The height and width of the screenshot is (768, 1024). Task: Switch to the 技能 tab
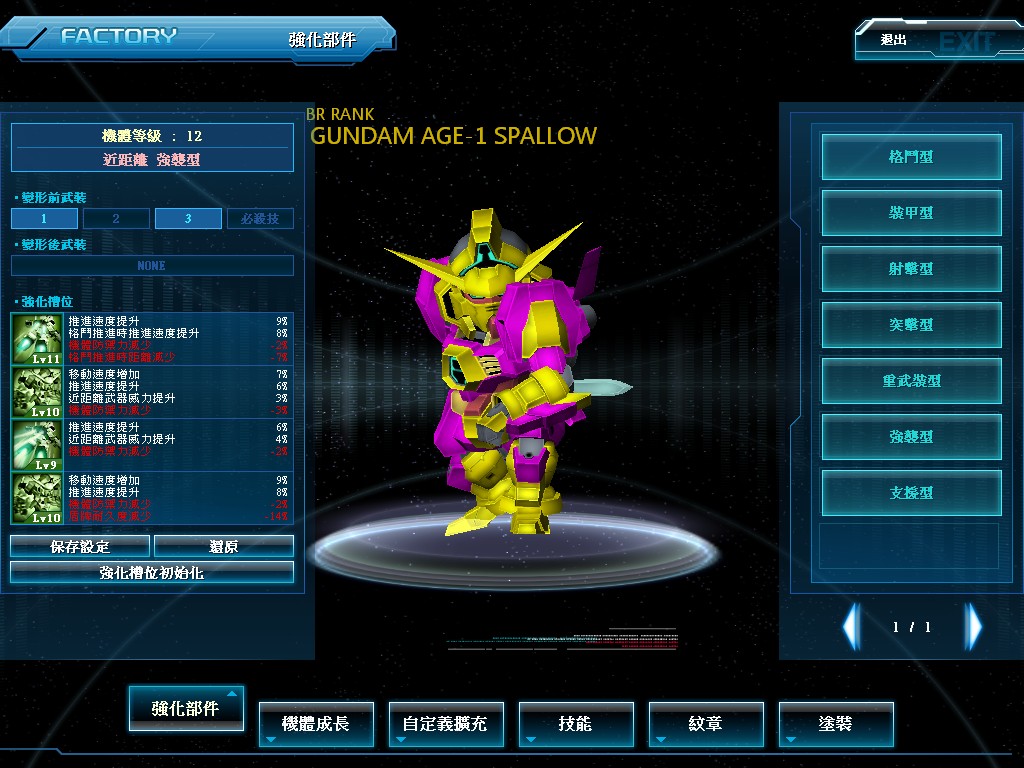click(x=576, y=723)
